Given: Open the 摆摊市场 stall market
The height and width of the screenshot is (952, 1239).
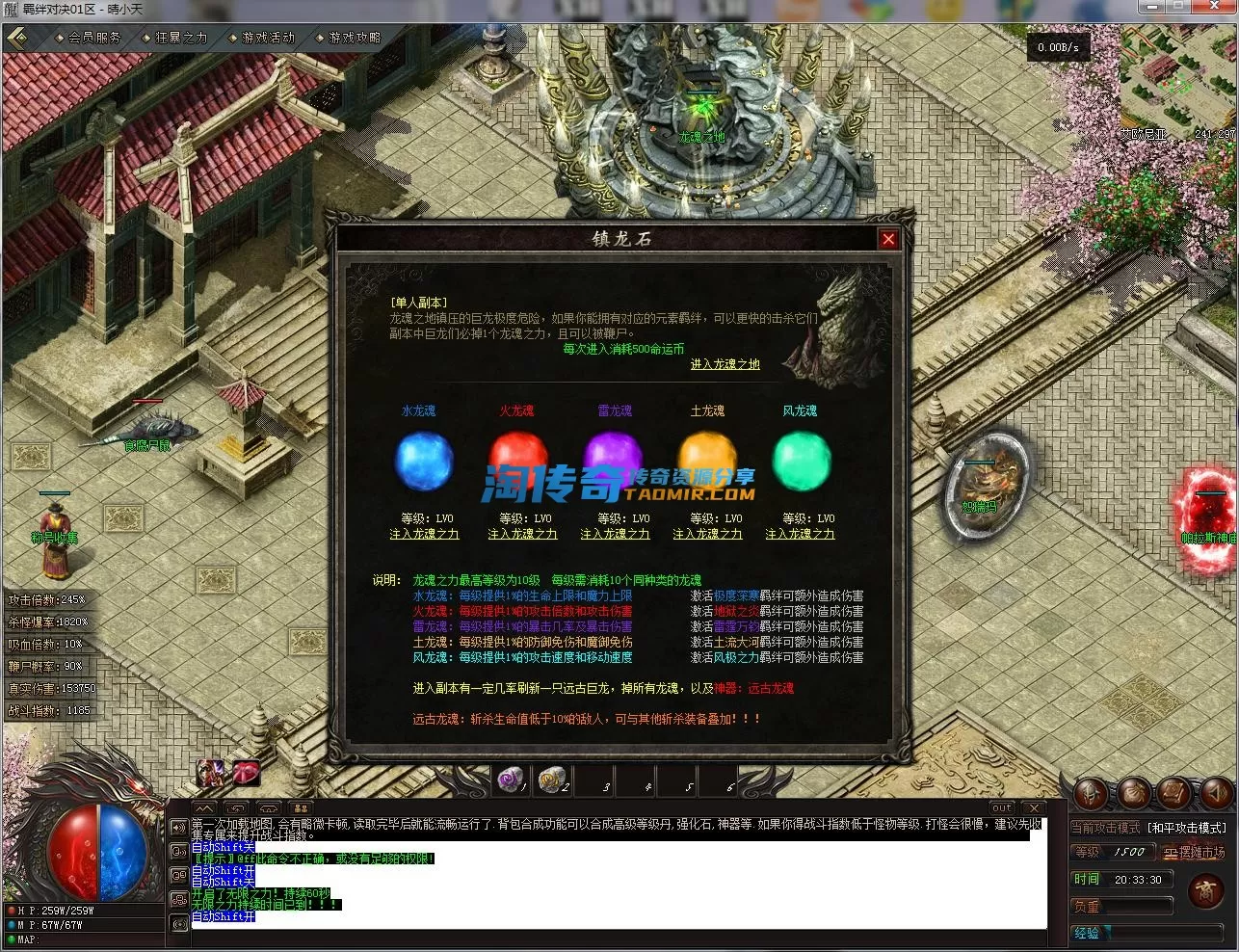Looking at the screenshot, I should pyautogui.click(x=1195, y=853).
